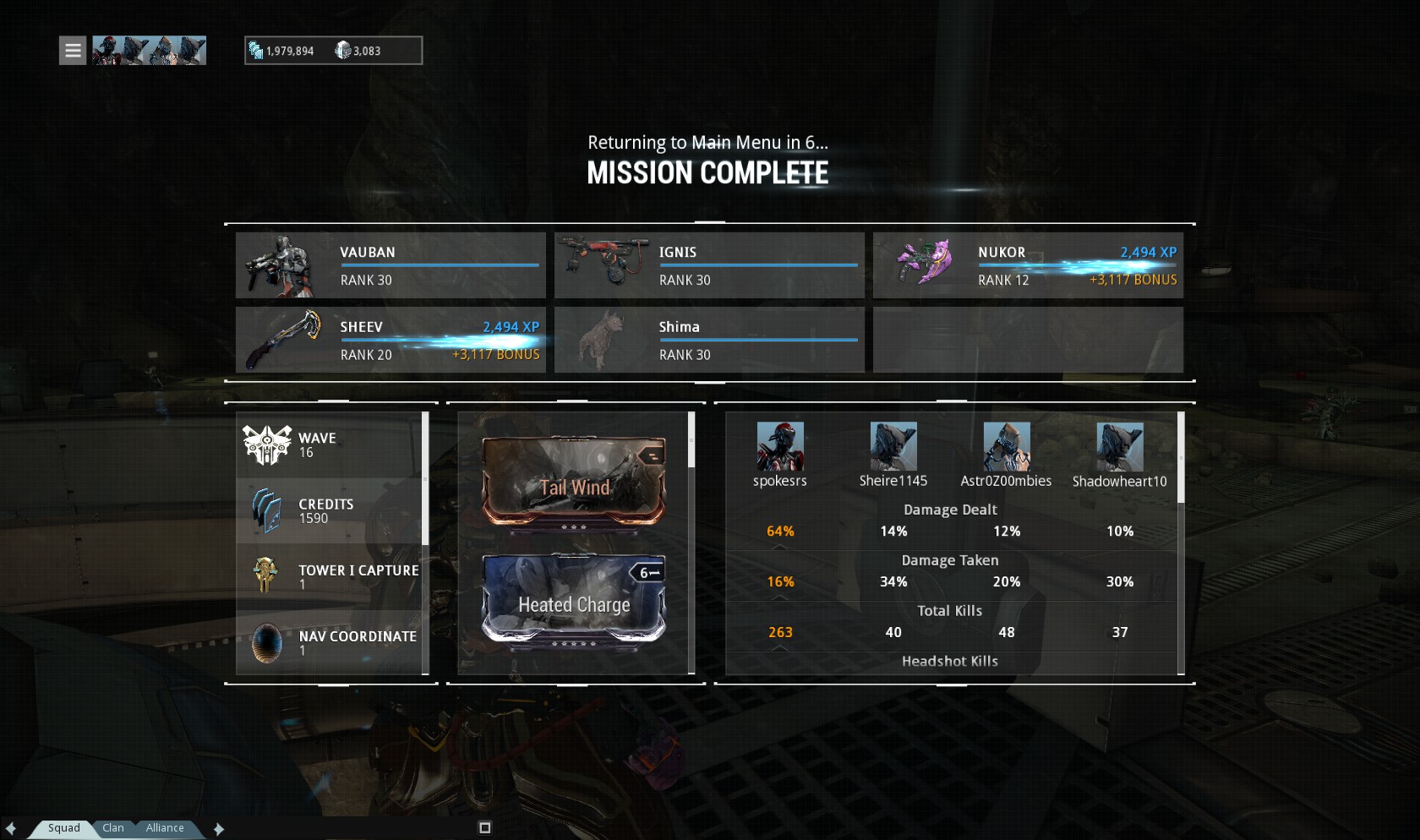
Task: Select the Shima companion panel
Action: click(x=709, y=340)
